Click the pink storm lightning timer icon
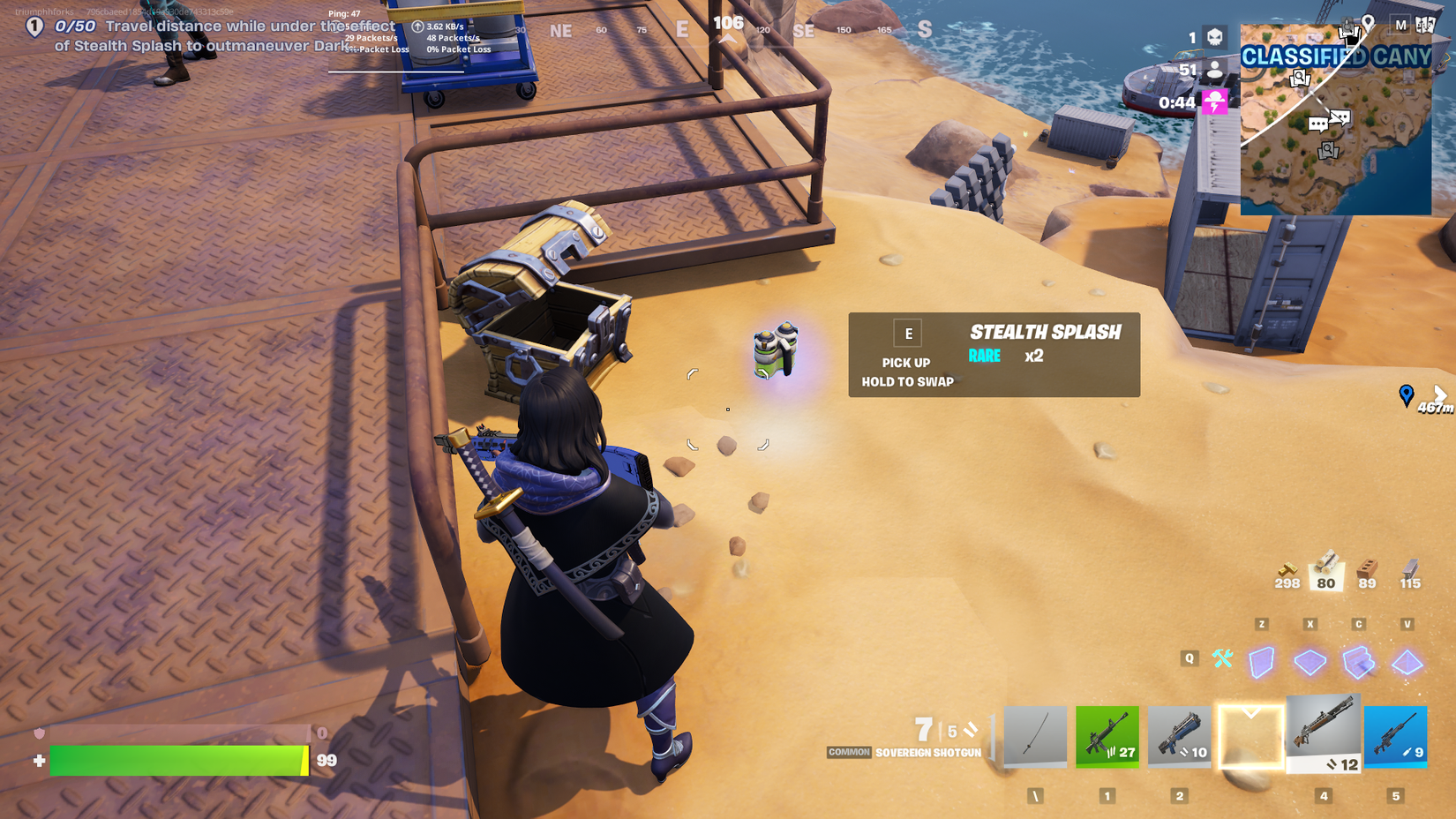This screenshot has width=1456, height=819. point(1214,101)
